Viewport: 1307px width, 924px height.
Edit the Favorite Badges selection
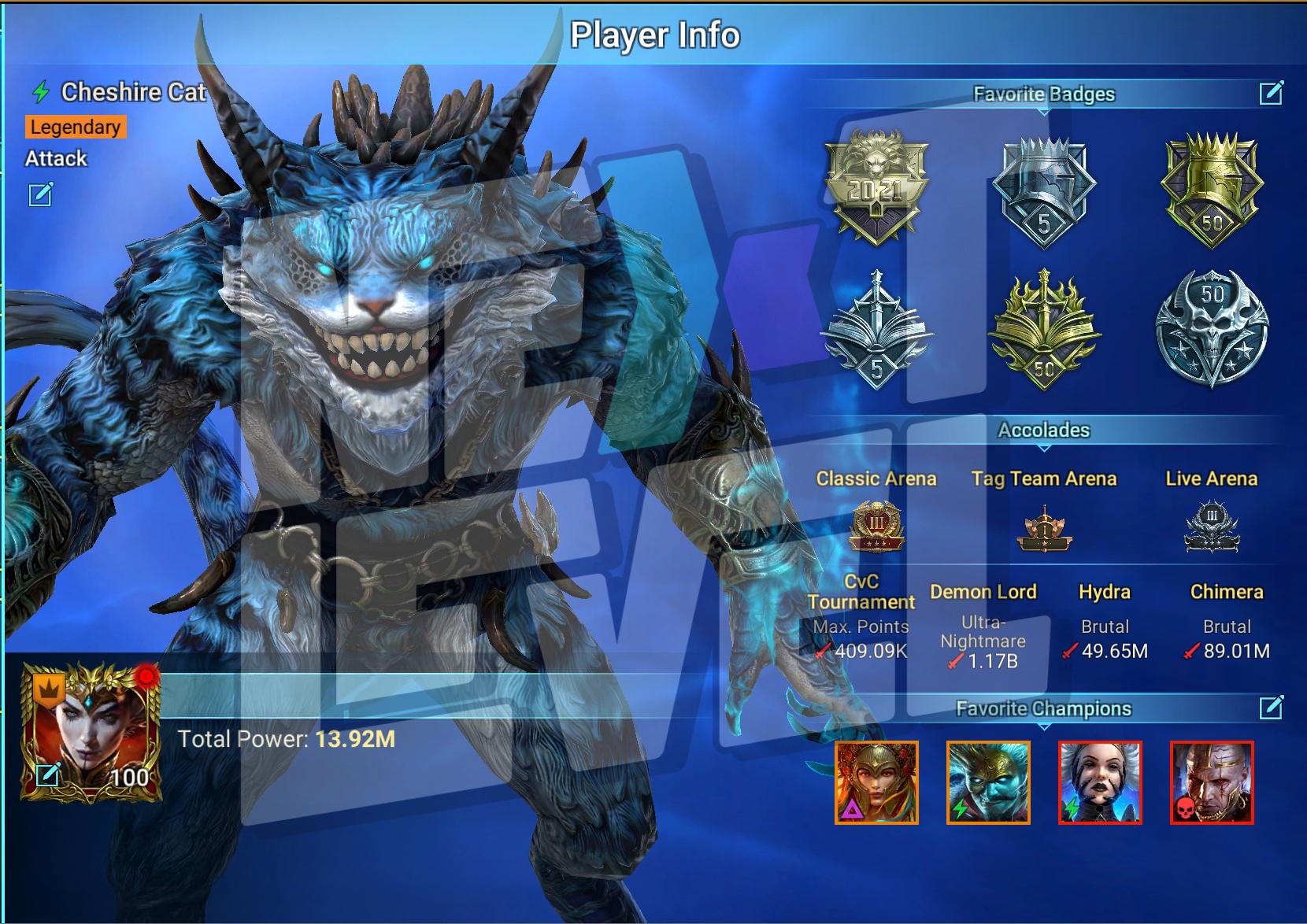pos(1271,94)
